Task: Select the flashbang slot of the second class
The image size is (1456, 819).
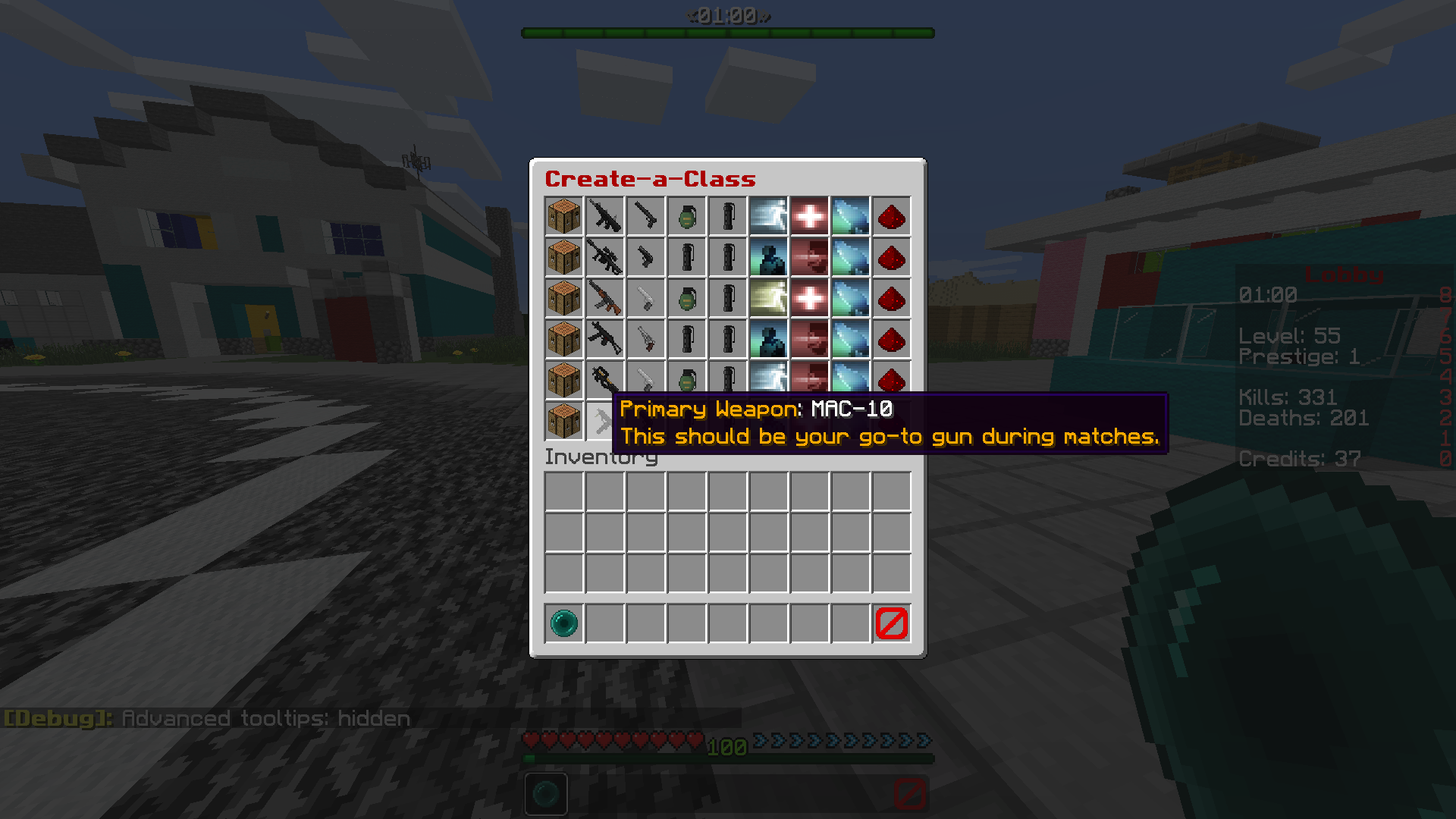Action: click(728, 257)
